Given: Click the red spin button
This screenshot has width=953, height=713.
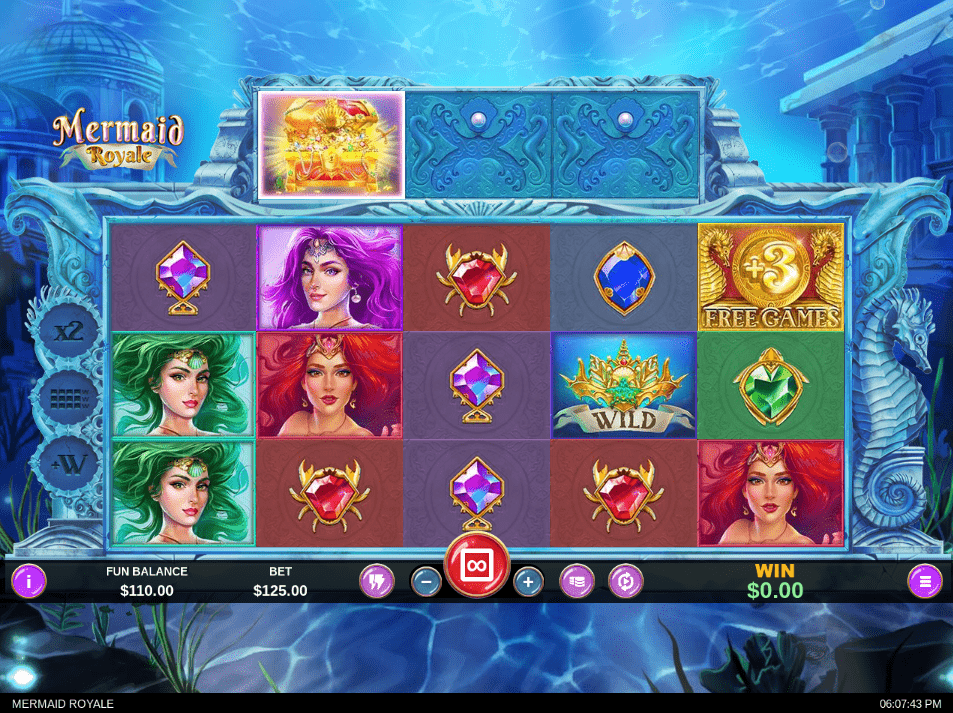Looking at the screenshot, I should (477, 565).
